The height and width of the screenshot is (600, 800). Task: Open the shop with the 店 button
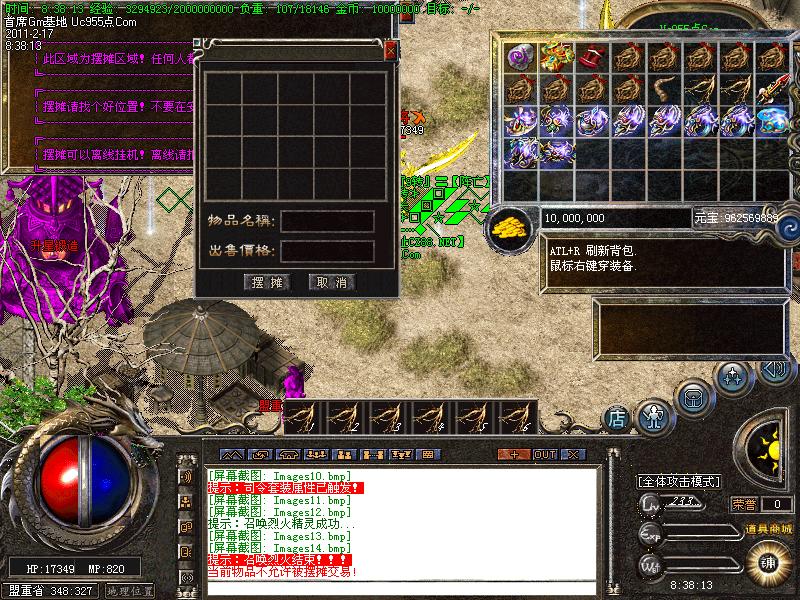pyautogui.click(x=617, y=414)
